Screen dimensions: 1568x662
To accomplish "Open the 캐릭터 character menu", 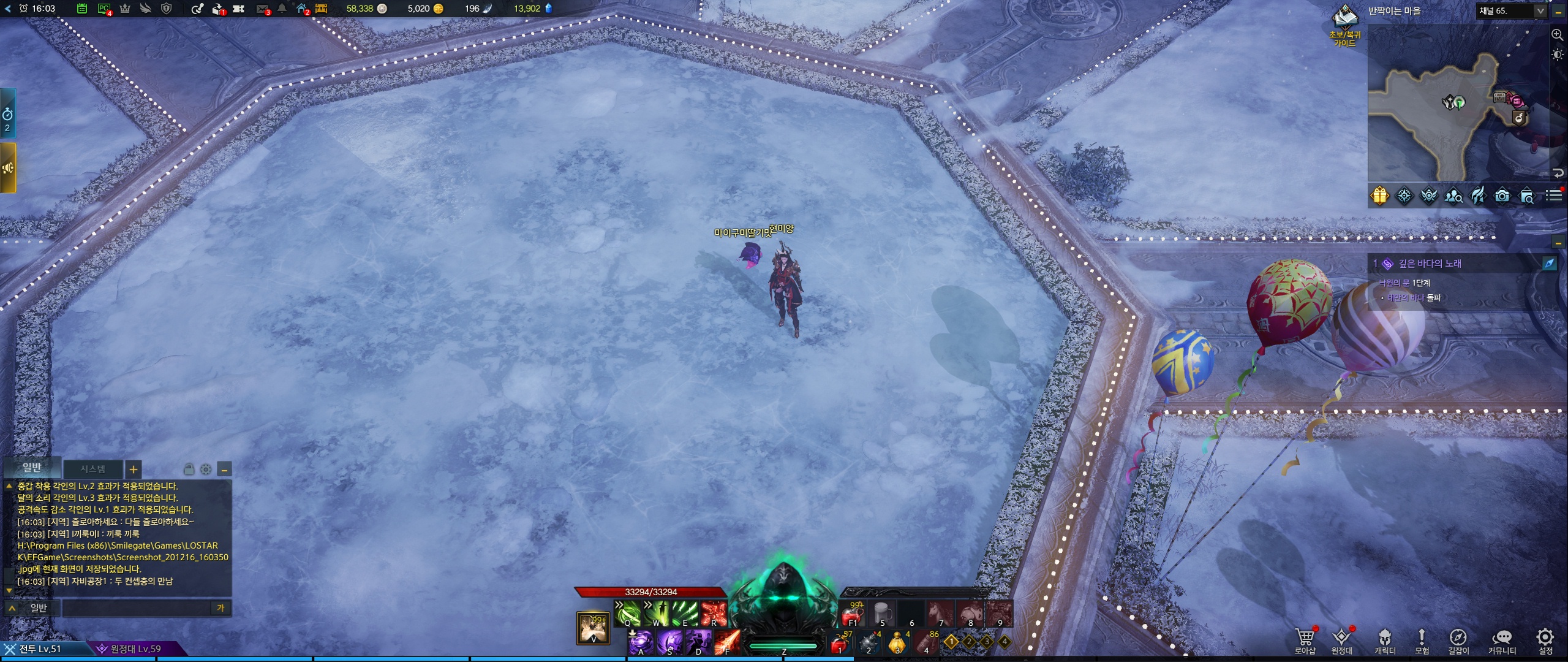I will point(1385,641).
